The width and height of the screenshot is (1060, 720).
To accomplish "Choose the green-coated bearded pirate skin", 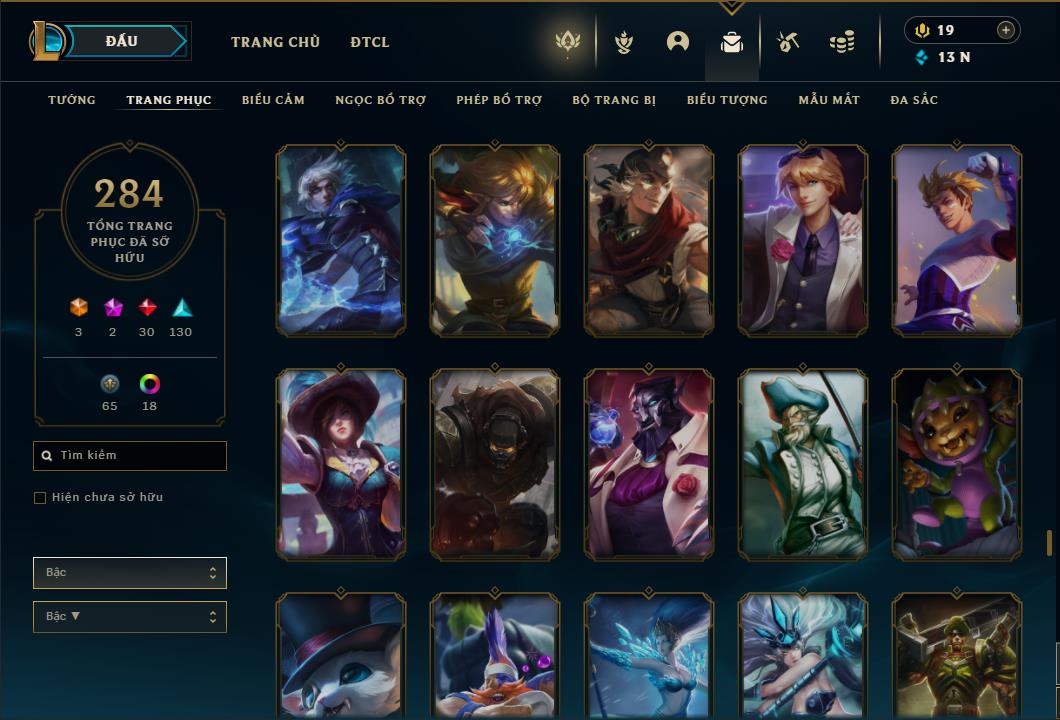I will (x=803, y=463).
